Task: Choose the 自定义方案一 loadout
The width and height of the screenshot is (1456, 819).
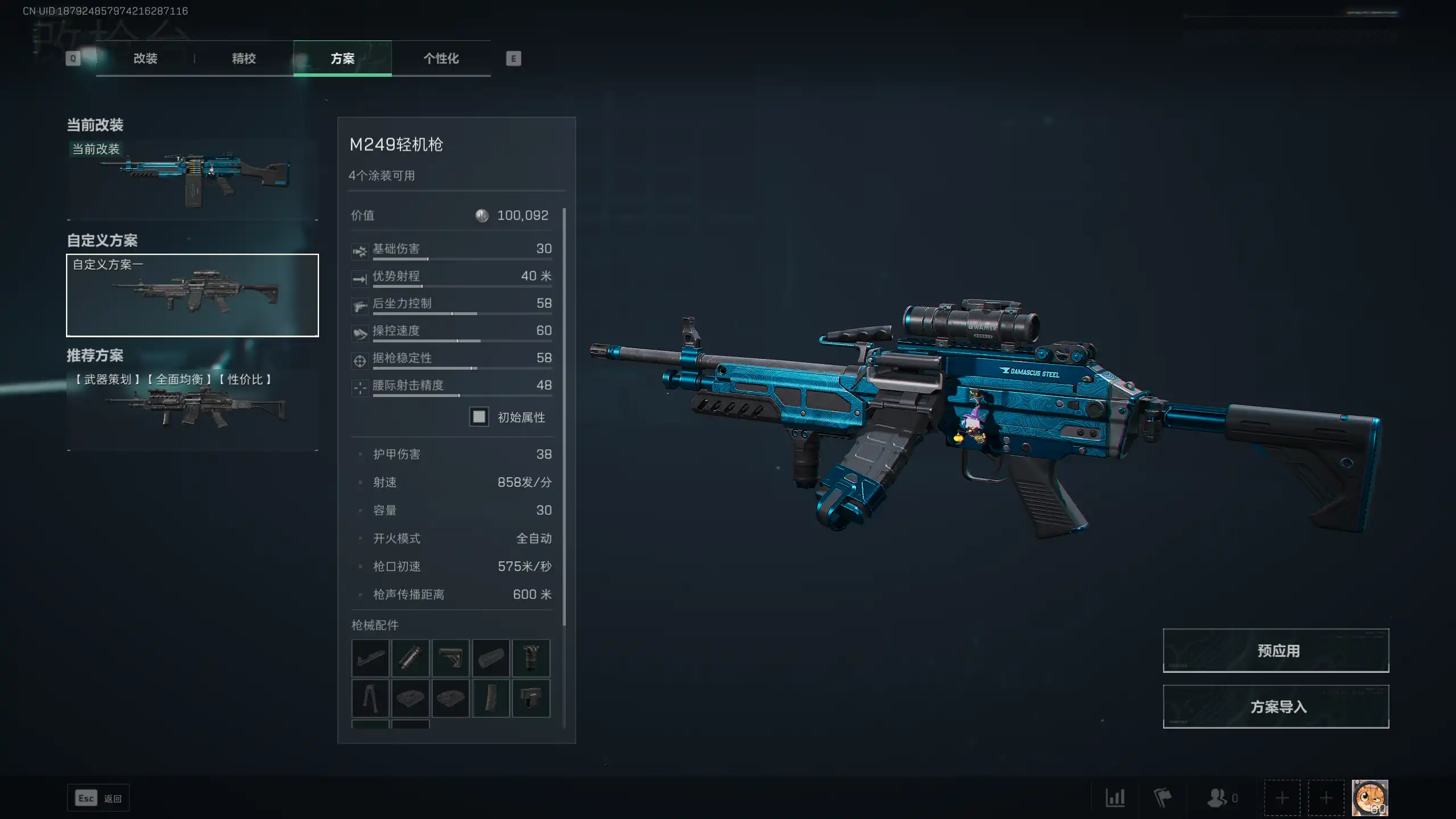Action: tap(192, 295)
